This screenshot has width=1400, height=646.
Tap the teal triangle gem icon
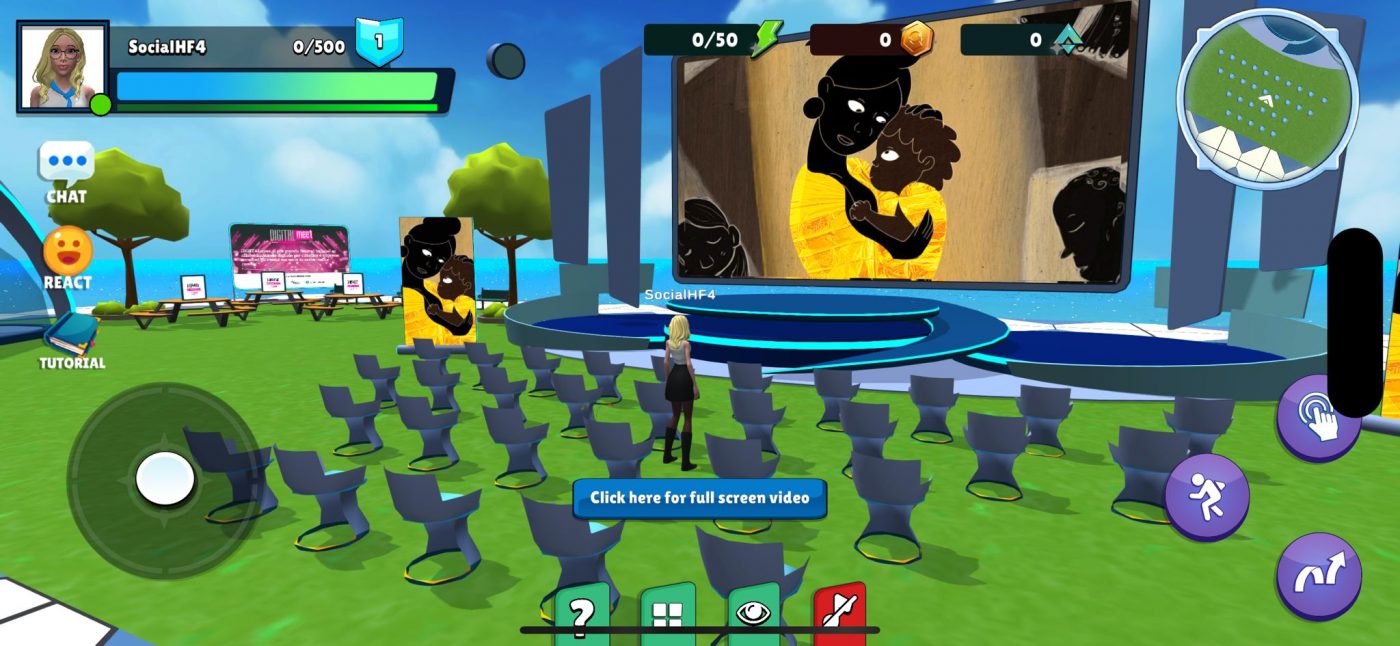pyautogui.click(x=1068, y=40)
